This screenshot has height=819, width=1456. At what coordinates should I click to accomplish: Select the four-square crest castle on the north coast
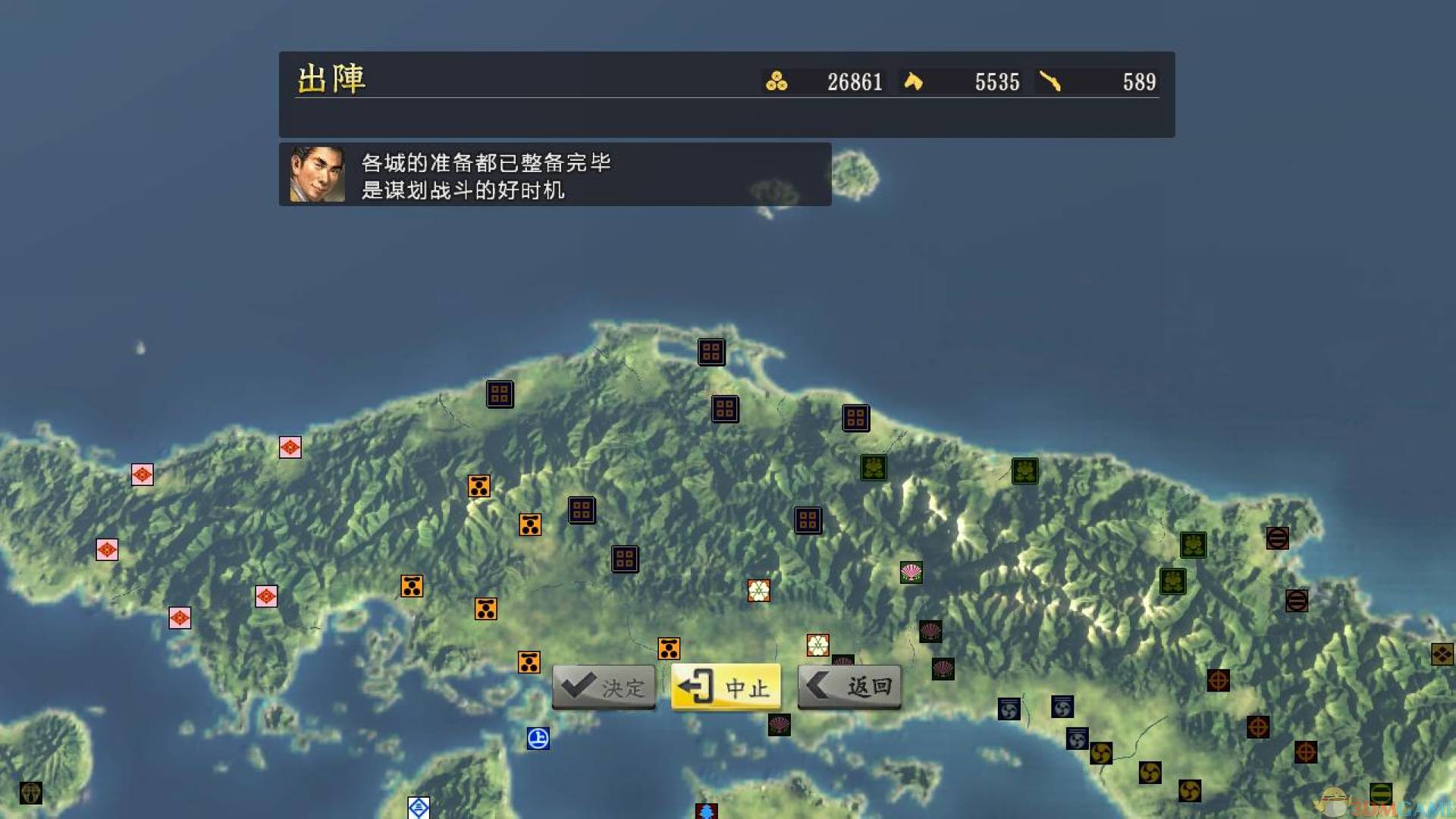click(x=711, y=352)
